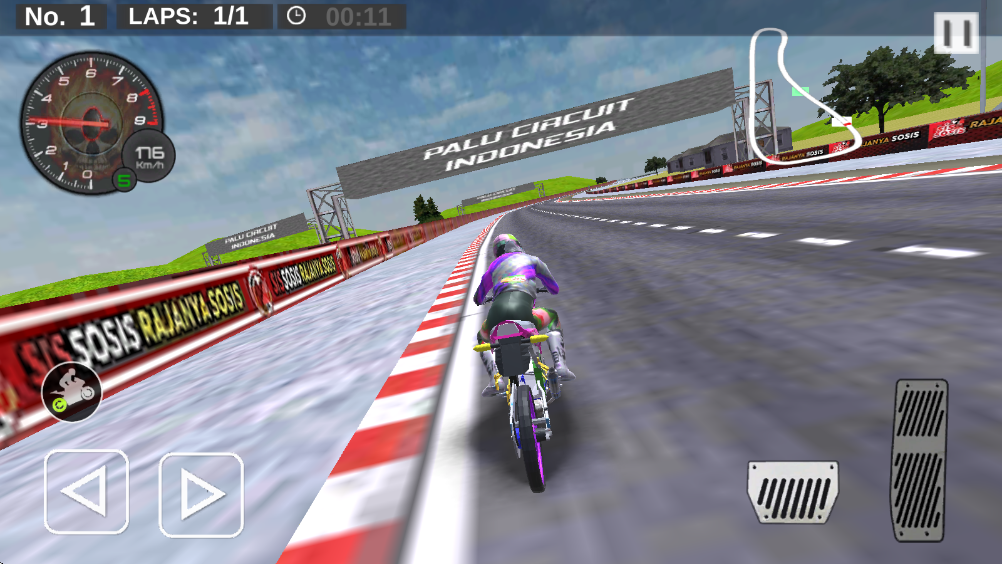Steer left with the left arrow button
Viewport: 1002px width, 564px height.
click(x=86, y=491)
